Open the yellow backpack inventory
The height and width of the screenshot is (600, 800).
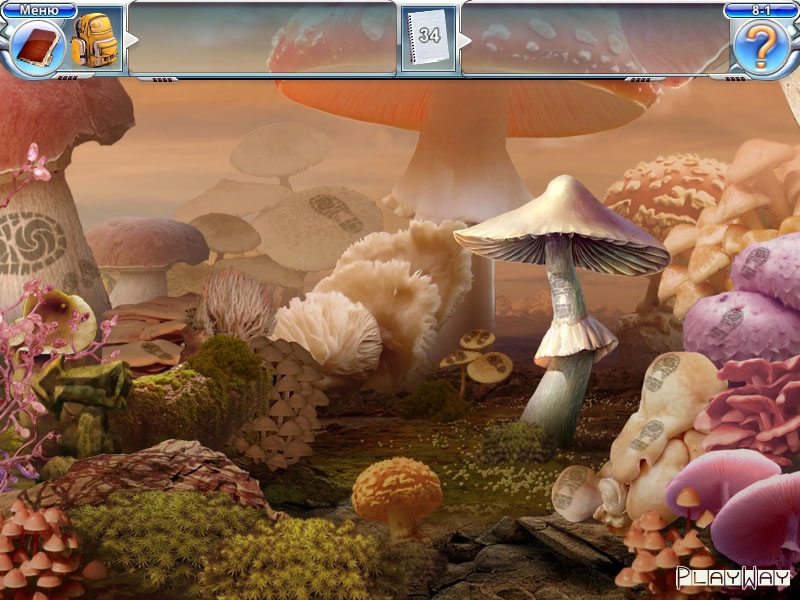pyautogui.click(x=96, y=41)
